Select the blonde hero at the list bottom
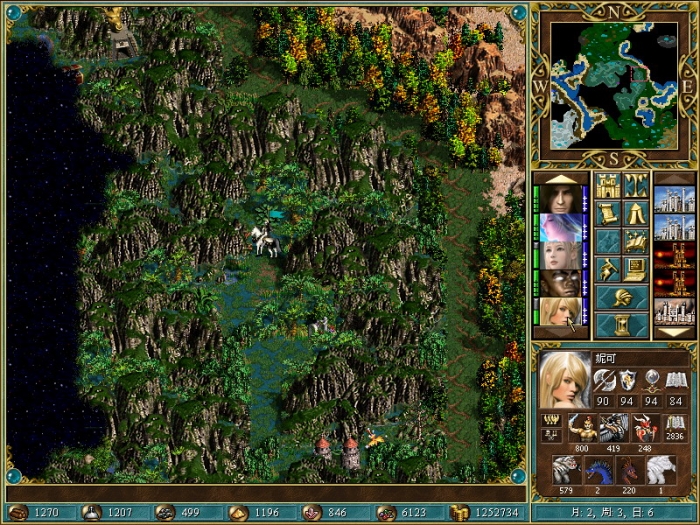The width and height of the screenshot is (700, 525). click(560, 311)
